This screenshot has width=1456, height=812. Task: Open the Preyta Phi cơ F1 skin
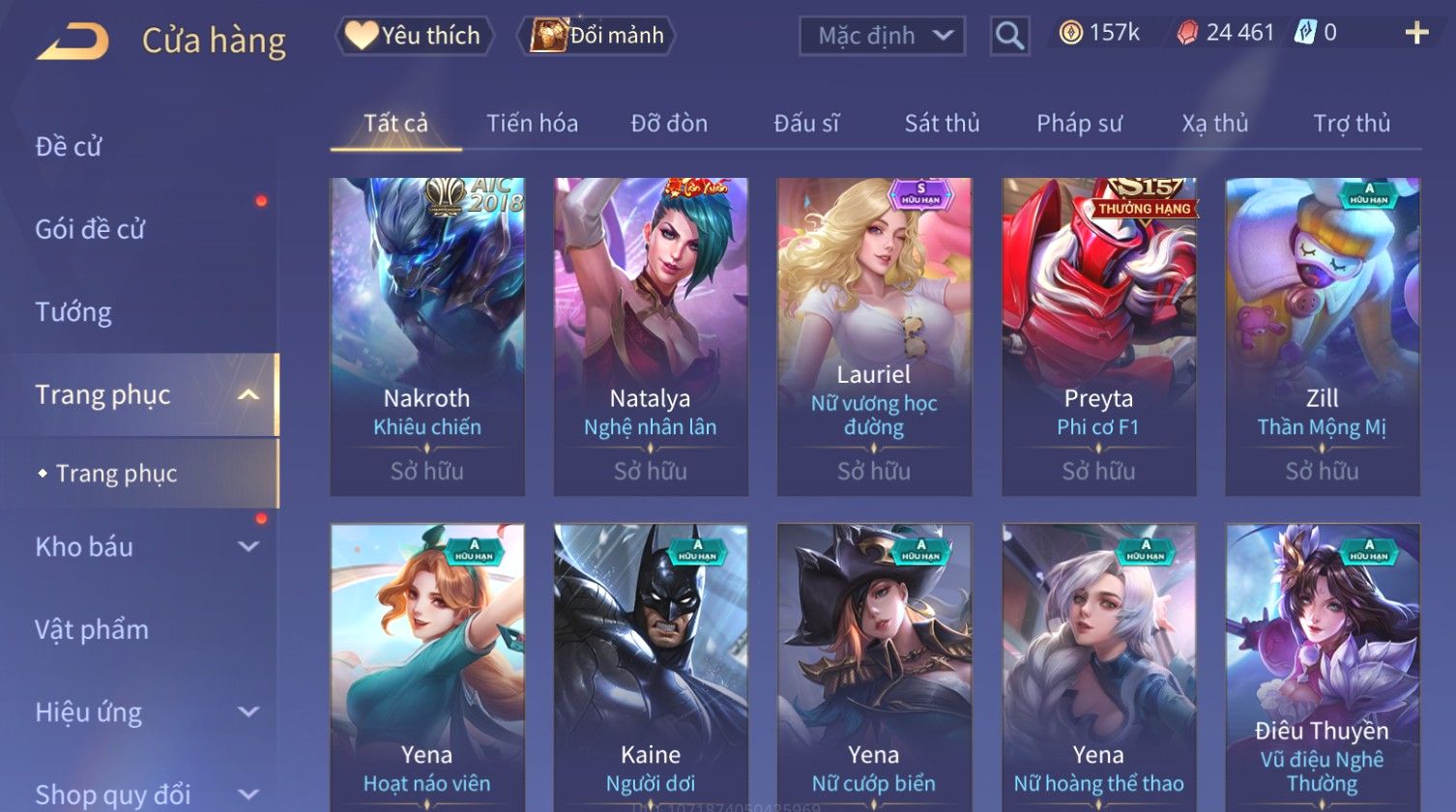(x=1098, y=335)
